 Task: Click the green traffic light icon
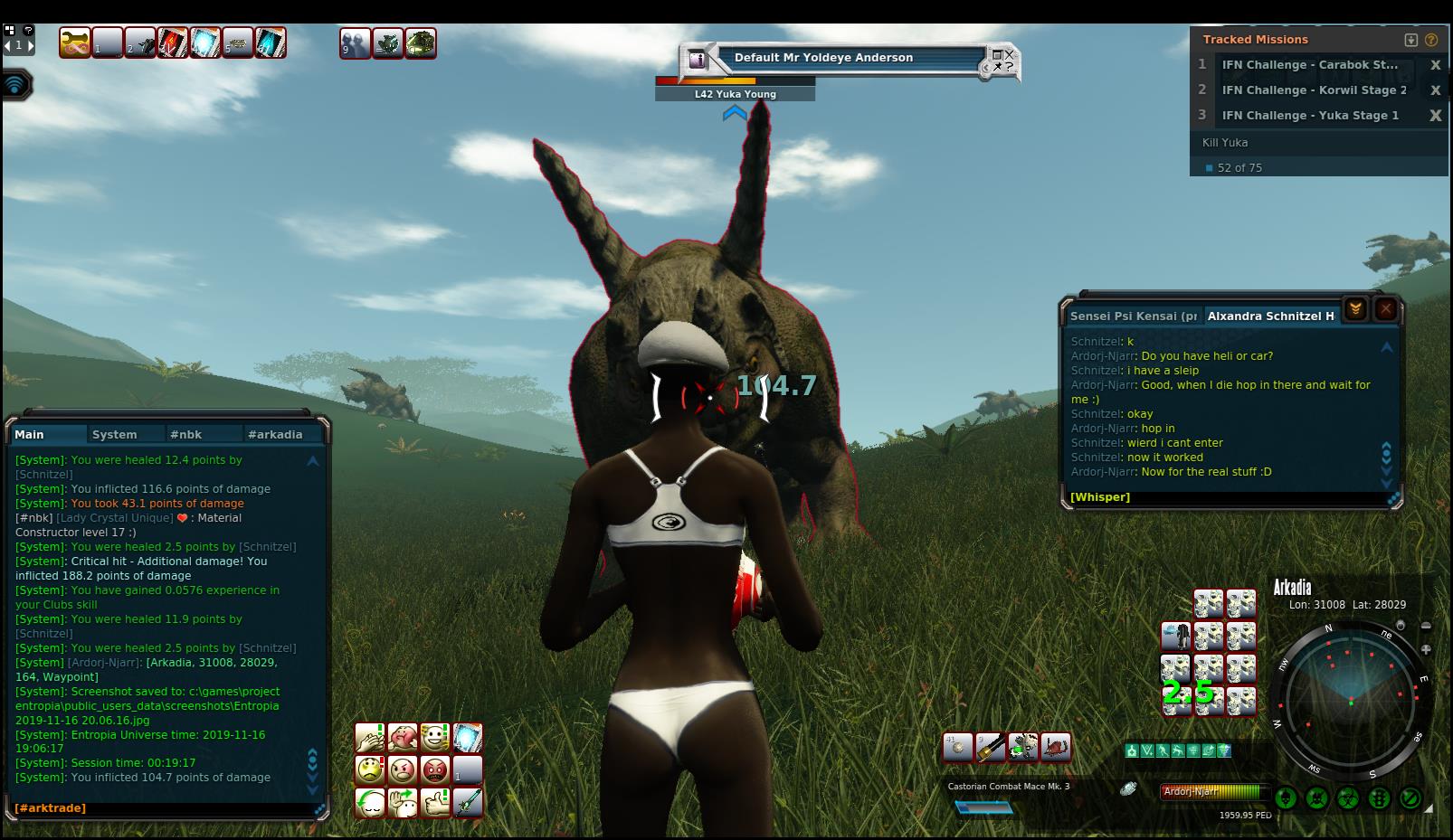[1379, 798]
